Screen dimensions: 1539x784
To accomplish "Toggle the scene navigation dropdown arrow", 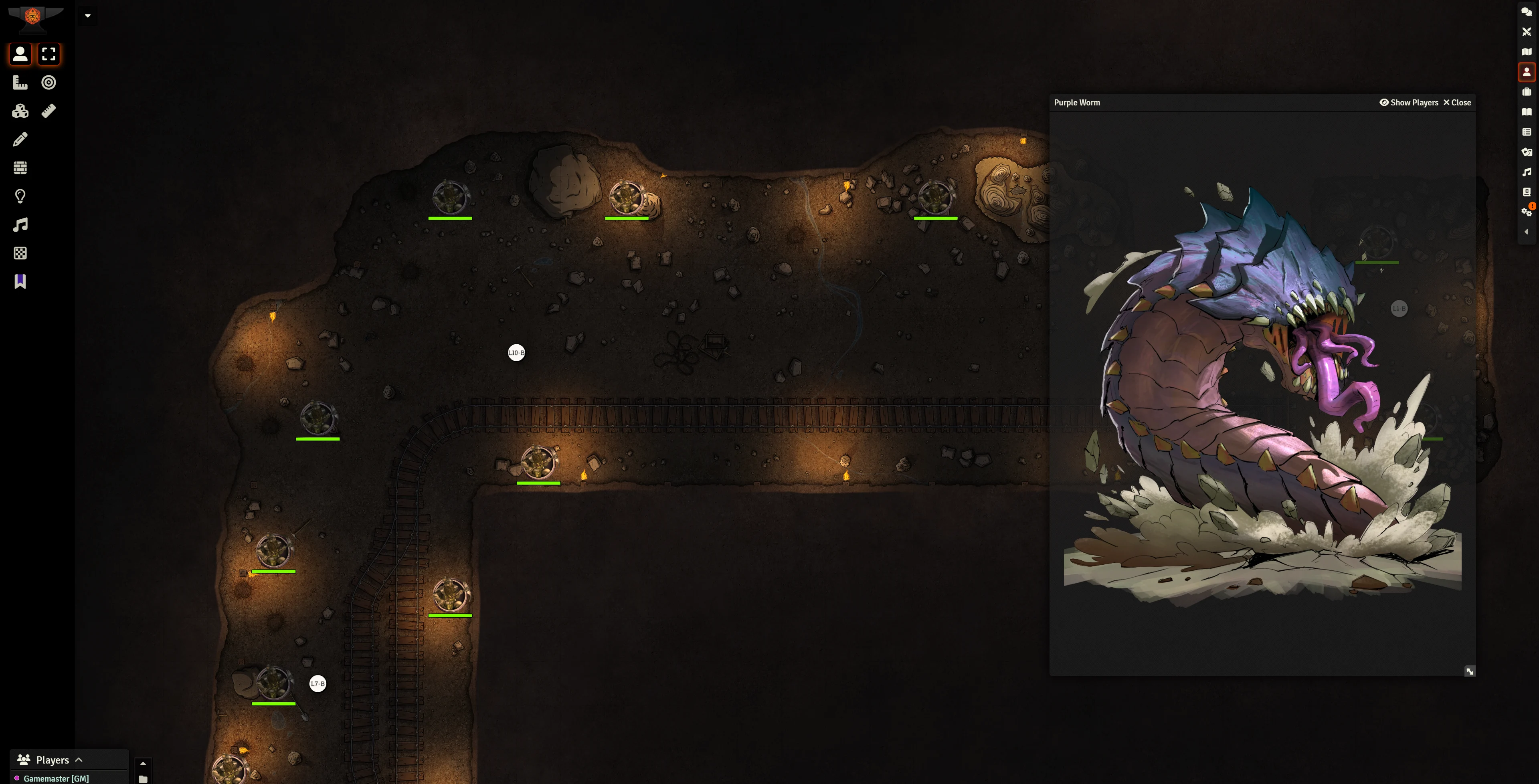I will pos(87,16).
